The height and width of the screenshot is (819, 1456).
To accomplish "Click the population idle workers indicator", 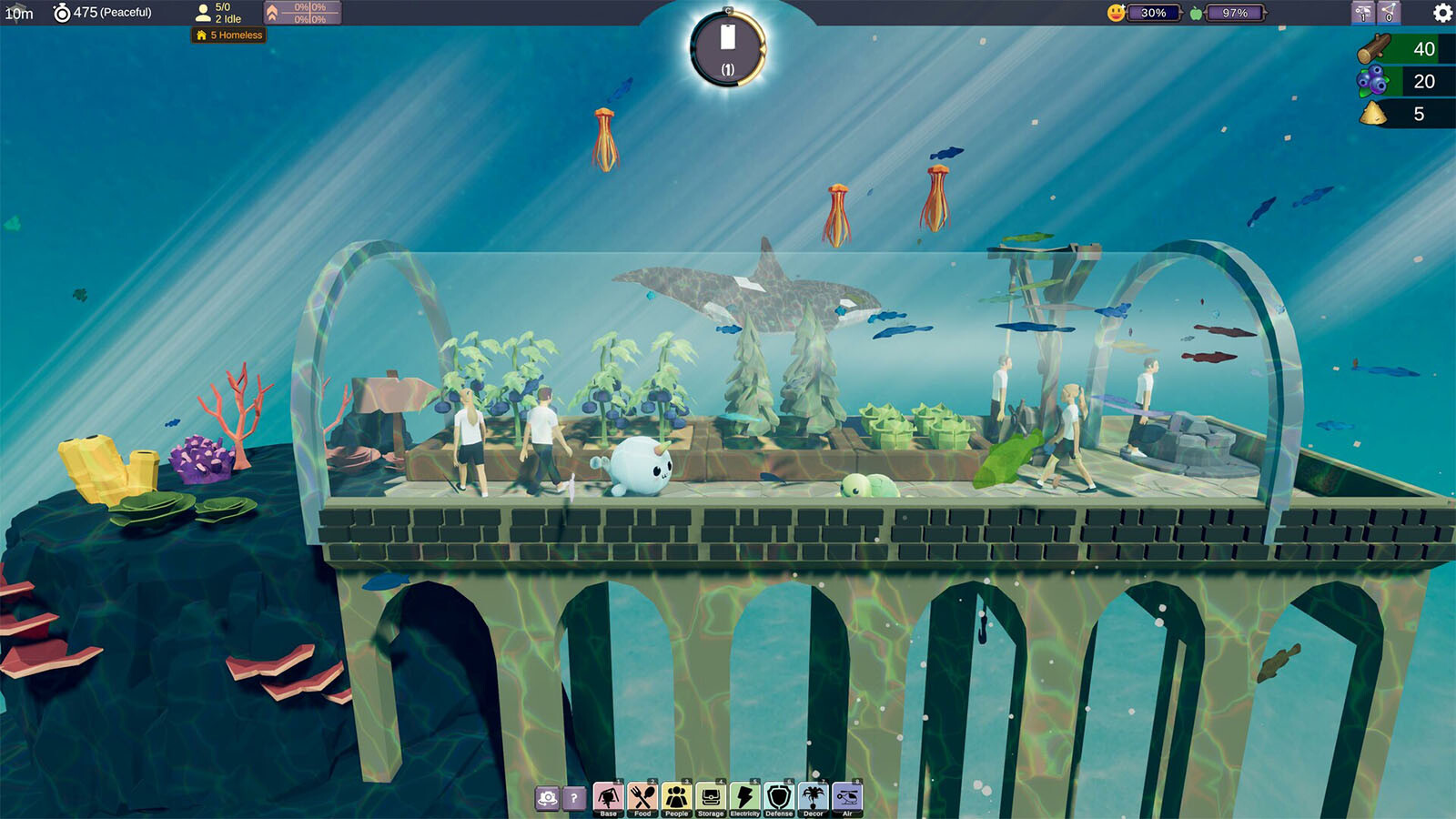I will 219,13.
